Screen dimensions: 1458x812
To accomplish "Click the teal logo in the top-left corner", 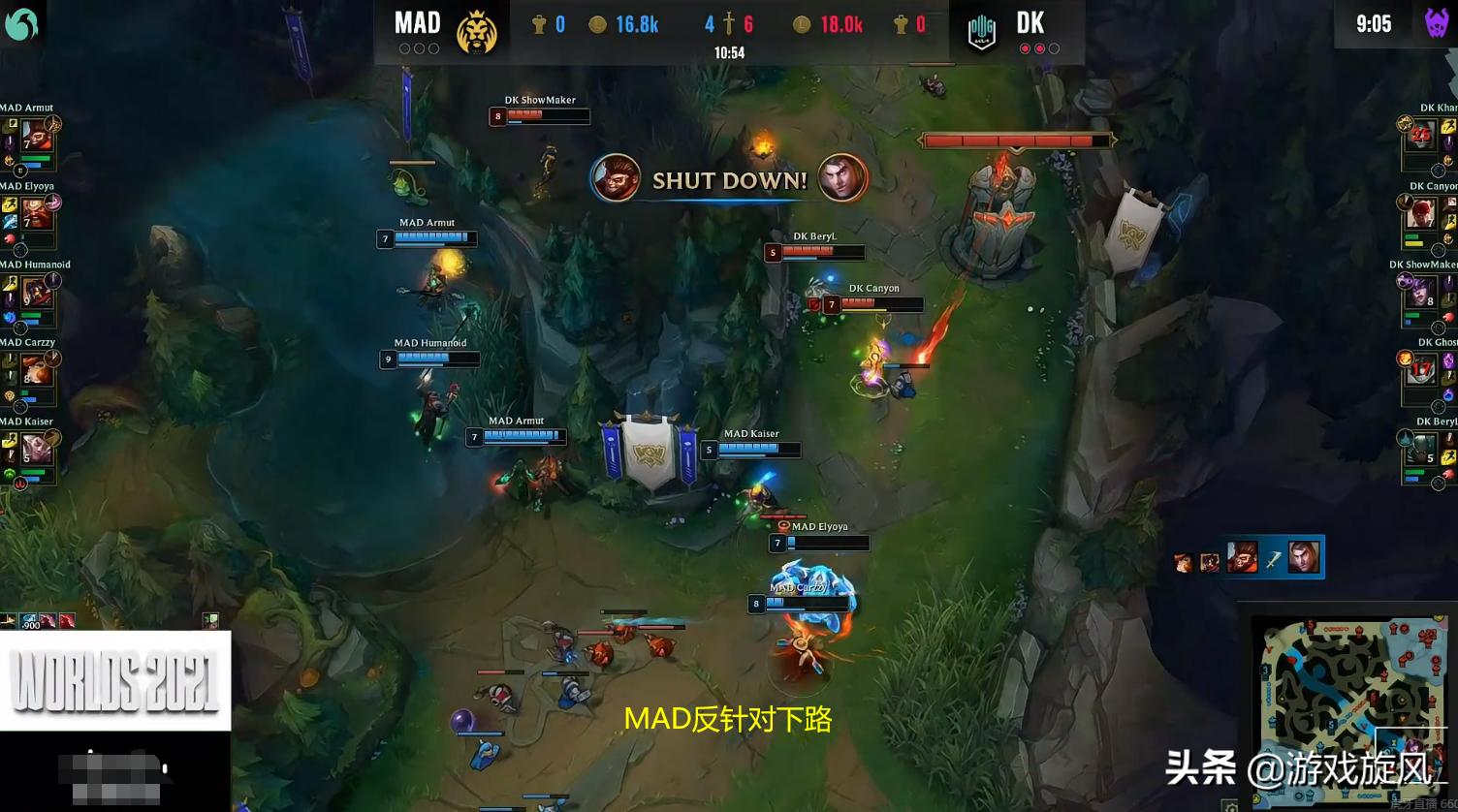I will 21,23.
